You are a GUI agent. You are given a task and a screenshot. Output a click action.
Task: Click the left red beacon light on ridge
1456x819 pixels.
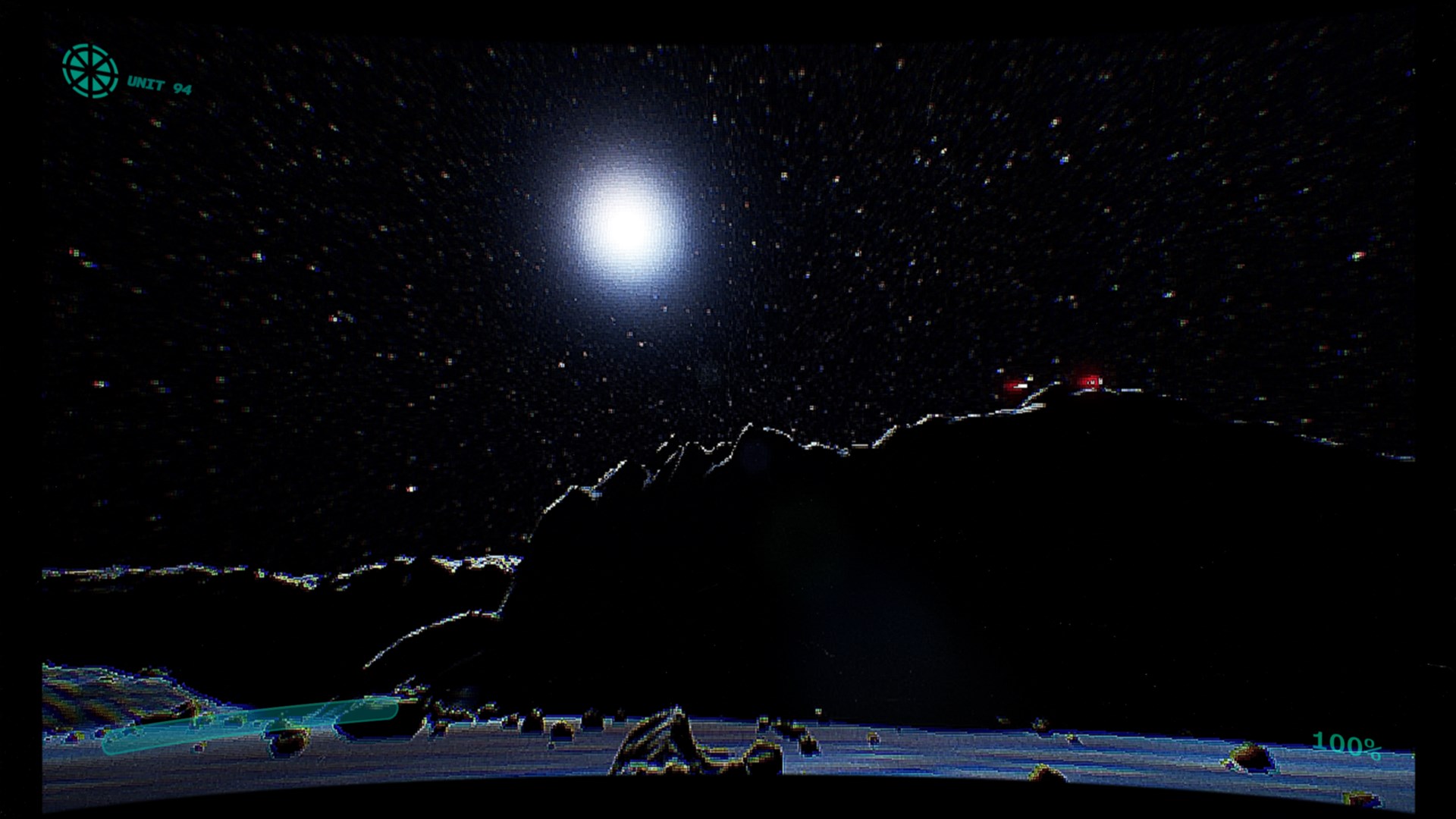(1012, 385)
